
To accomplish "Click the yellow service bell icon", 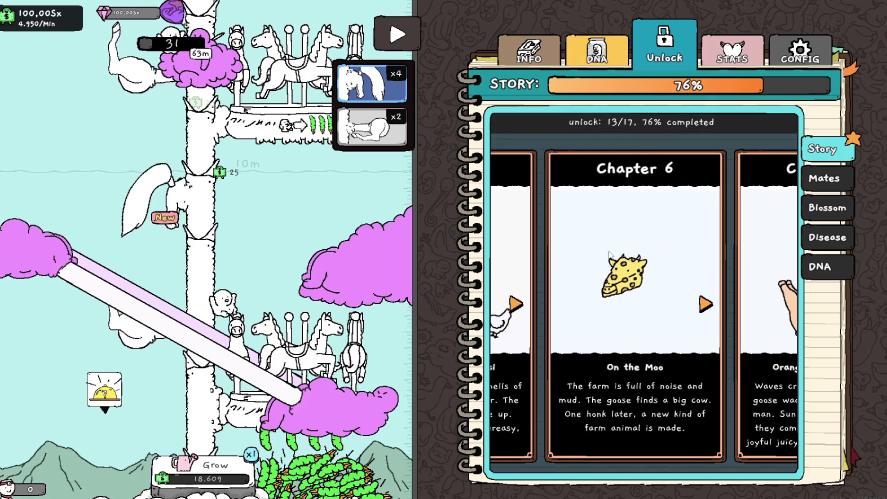I will pos(104,390).
